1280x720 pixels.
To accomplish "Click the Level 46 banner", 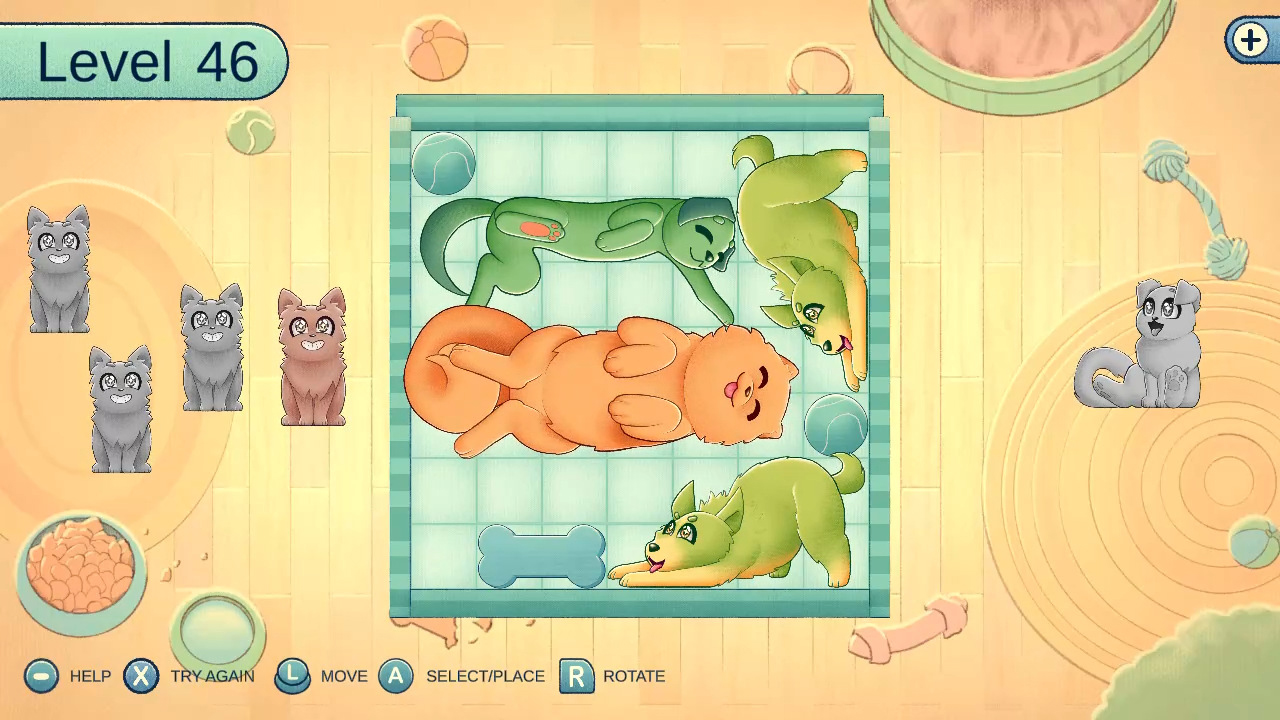I will point(143,62).
